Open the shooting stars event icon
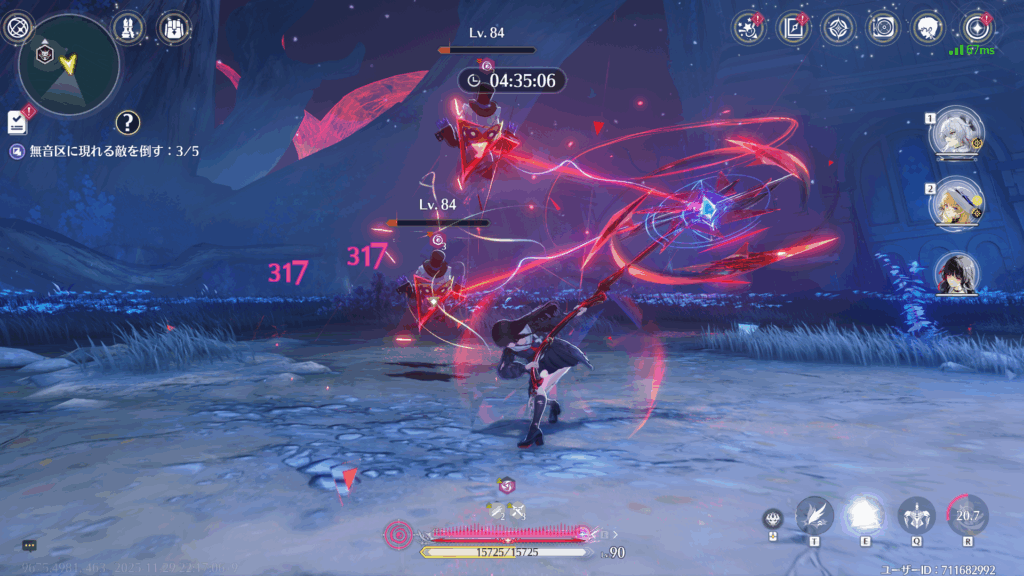1024x576 pixels. [x=747, y=27]
